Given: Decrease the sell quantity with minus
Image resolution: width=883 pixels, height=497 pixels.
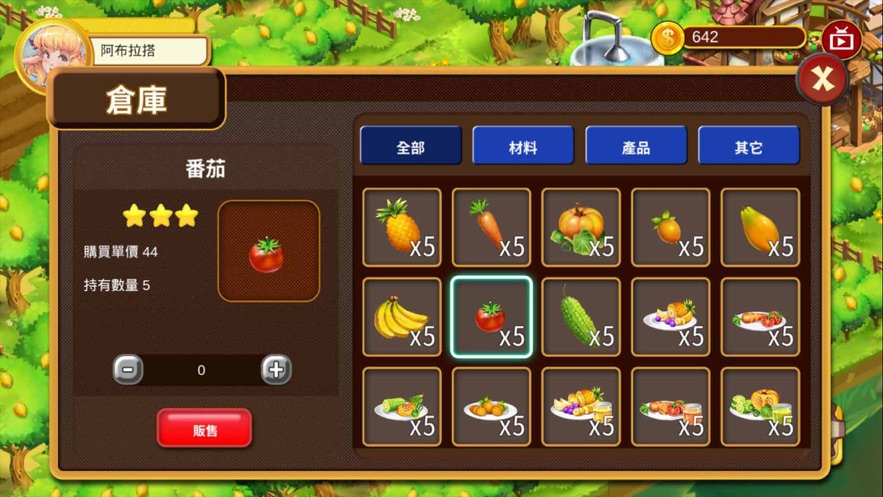Looking at the screenshot, I should tap(128, 370).
